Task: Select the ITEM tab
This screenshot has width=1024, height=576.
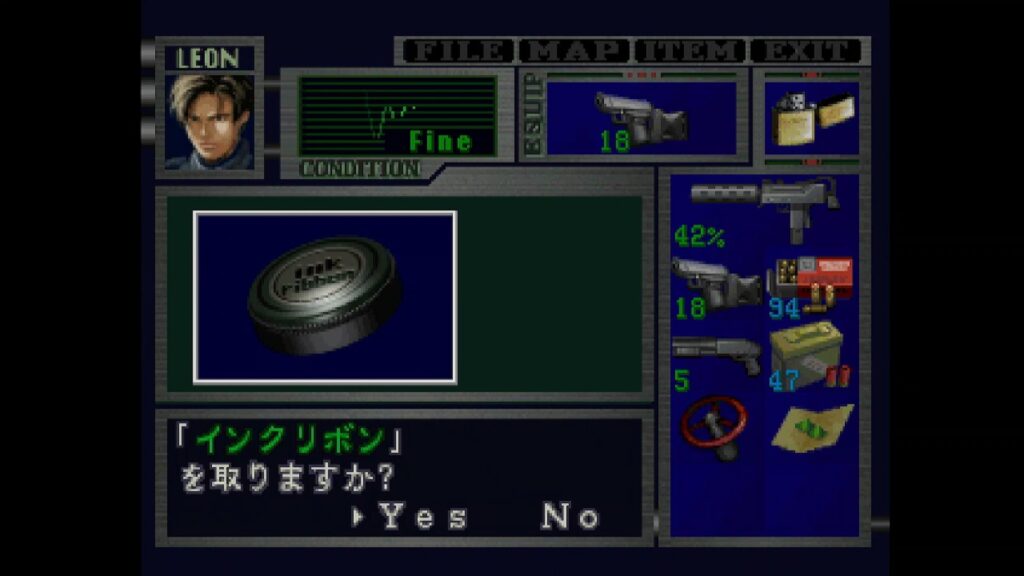Action: (x=691, y=51)
